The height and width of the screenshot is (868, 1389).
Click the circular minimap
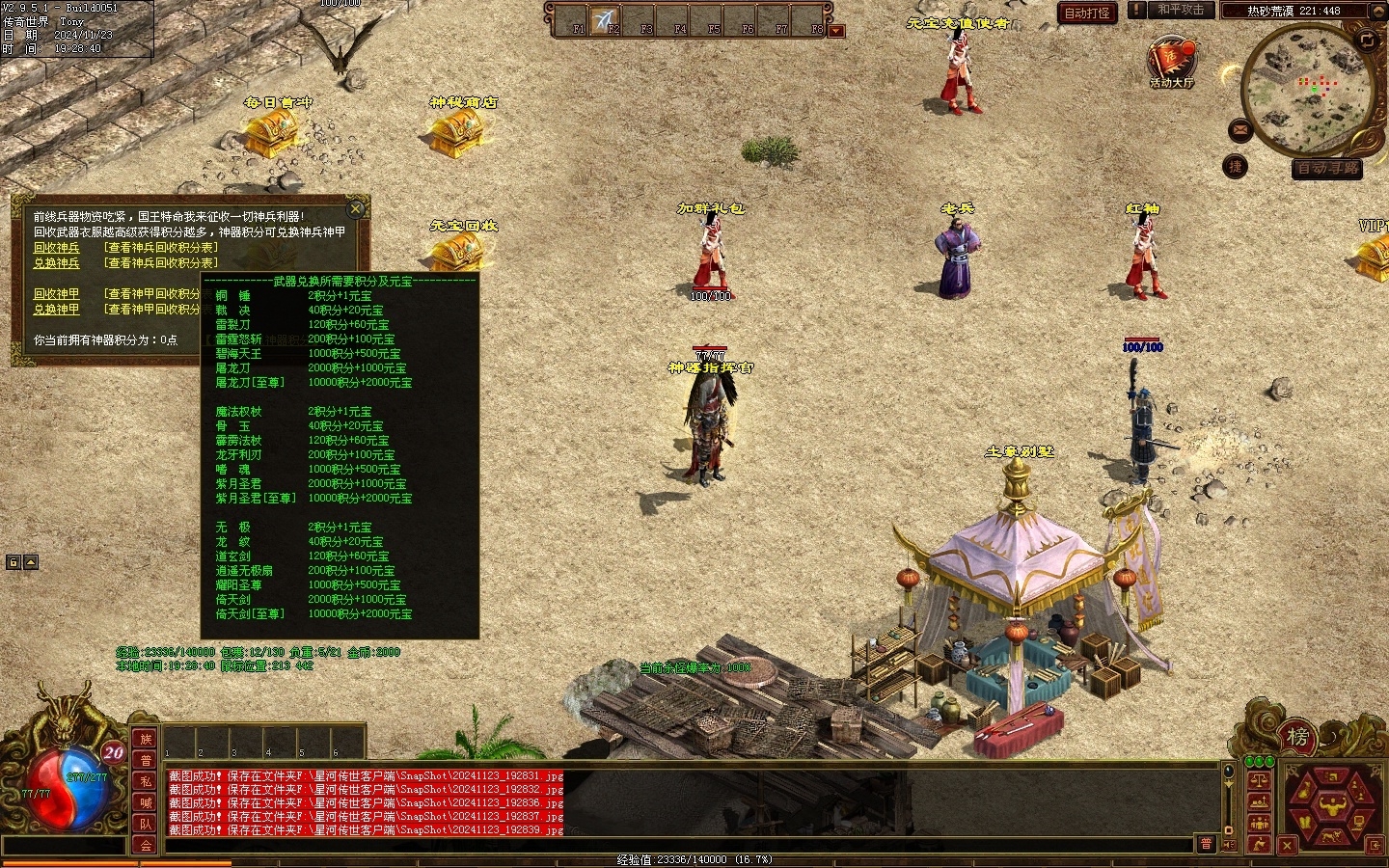point(1308,90)
